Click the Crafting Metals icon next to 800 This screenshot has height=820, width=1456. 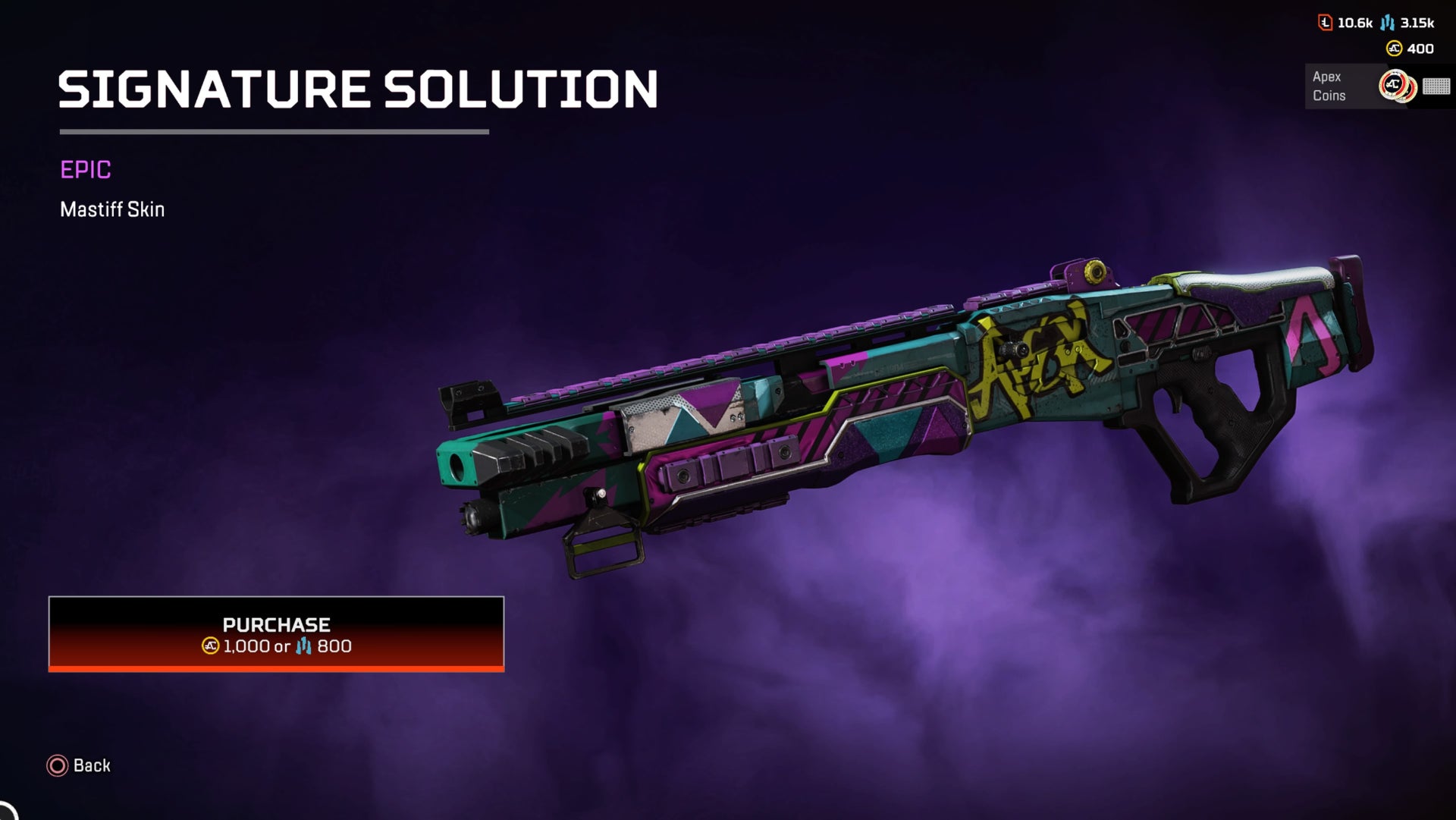304,647
